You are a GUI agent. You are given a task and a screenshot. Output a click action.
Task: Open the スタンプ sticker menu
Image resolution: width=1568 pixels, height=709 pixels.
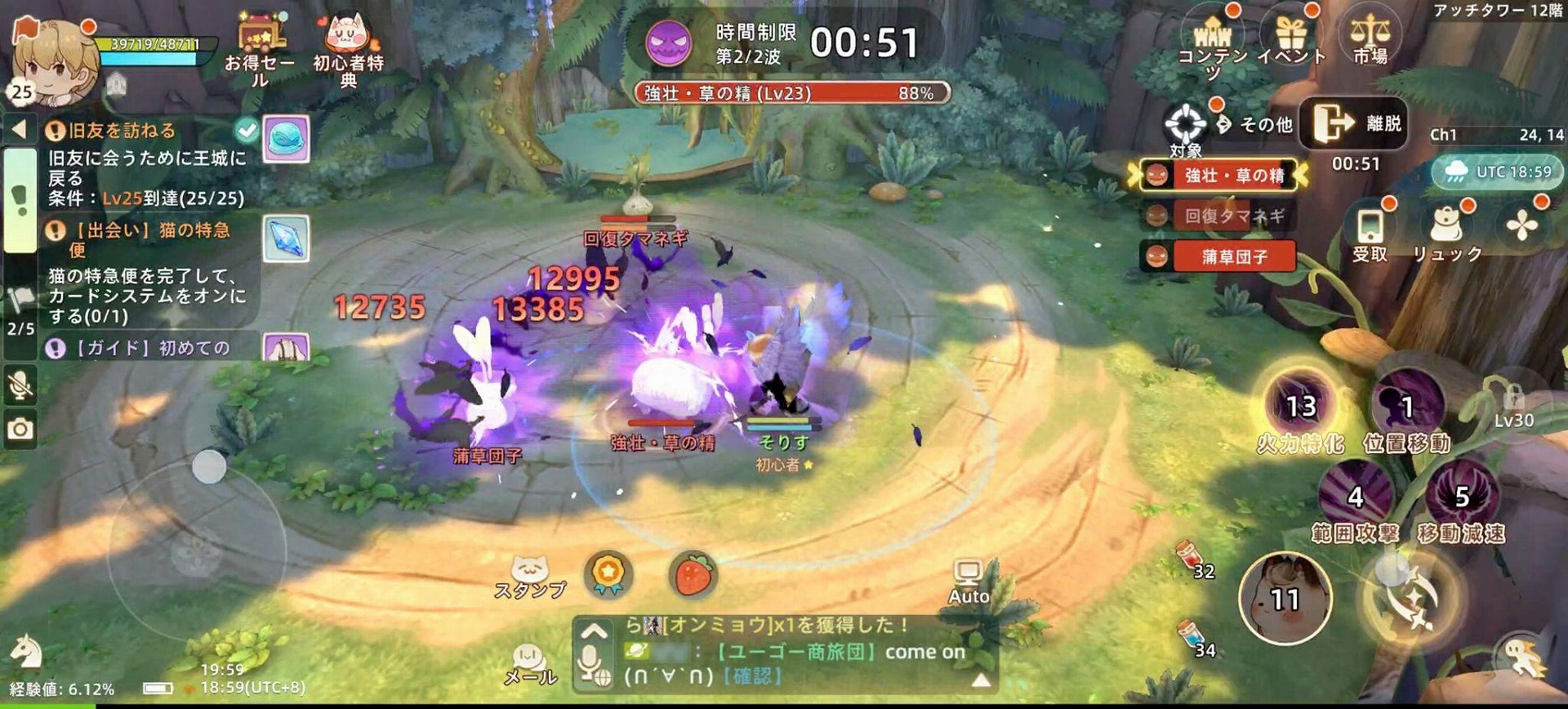tap(530, 576)
